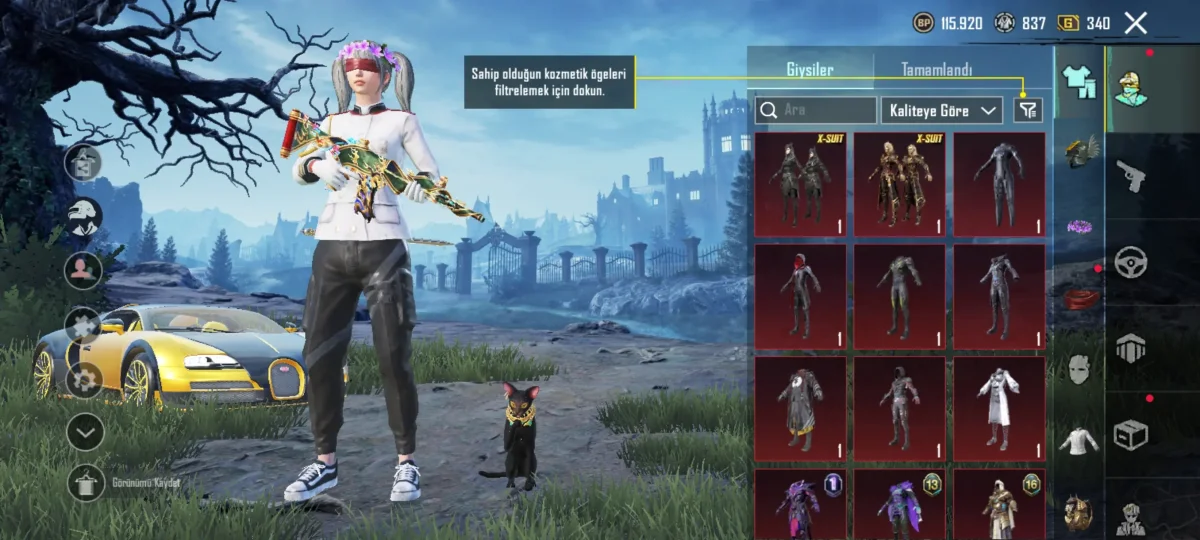The image size is (1200, 540).
Task: Click the BP currency balance icon
Action: [x=924, y=23]
